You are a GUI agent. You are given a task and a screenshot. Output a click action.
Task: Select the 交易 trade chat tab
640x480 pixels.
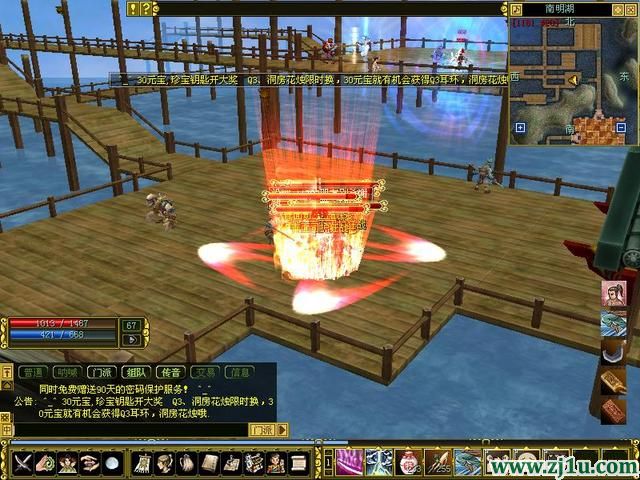205,372
